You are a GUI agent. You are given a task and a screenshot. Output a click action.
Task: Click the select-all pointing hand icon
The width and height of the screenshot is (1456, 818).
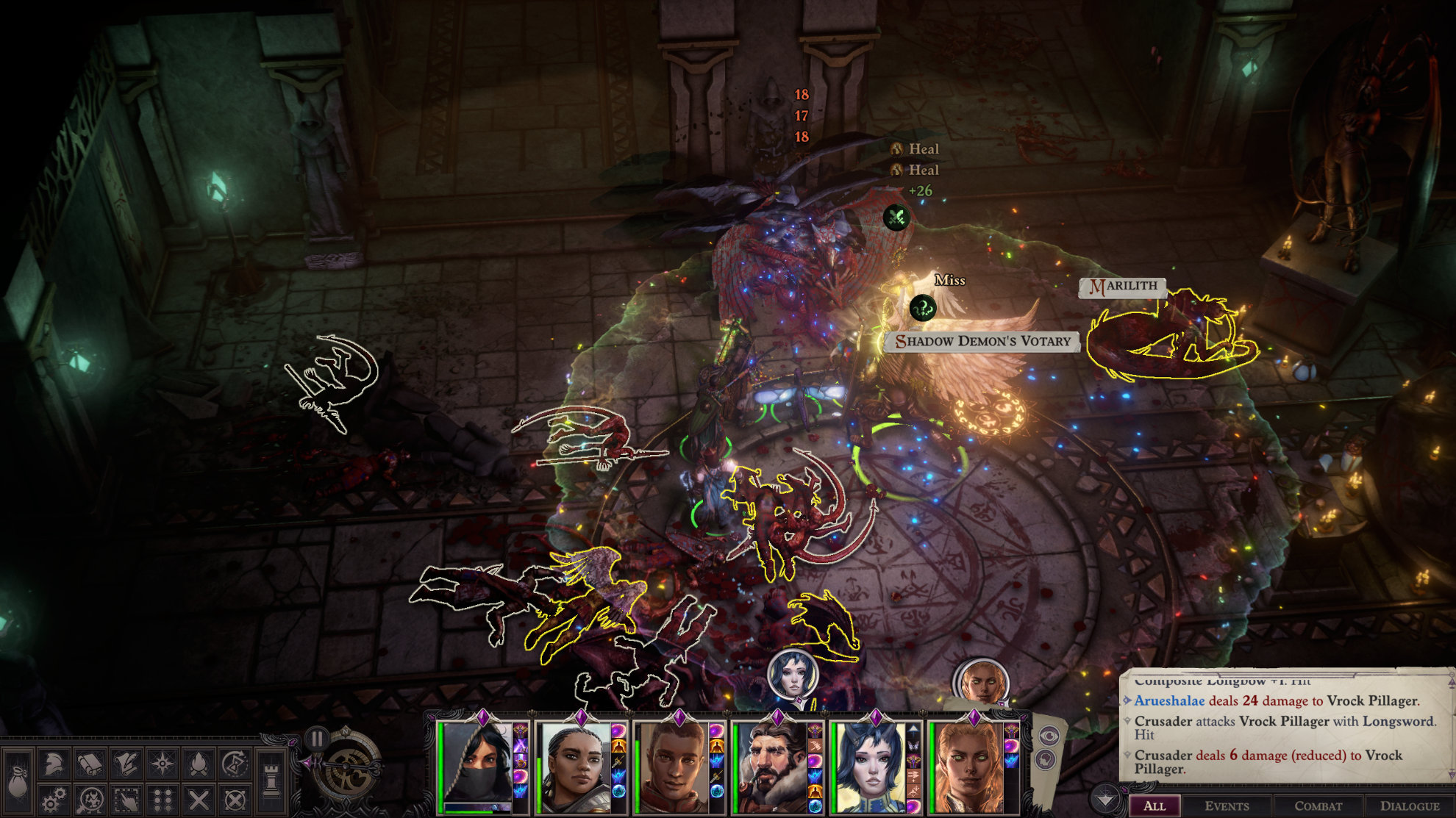coord(126,799)
